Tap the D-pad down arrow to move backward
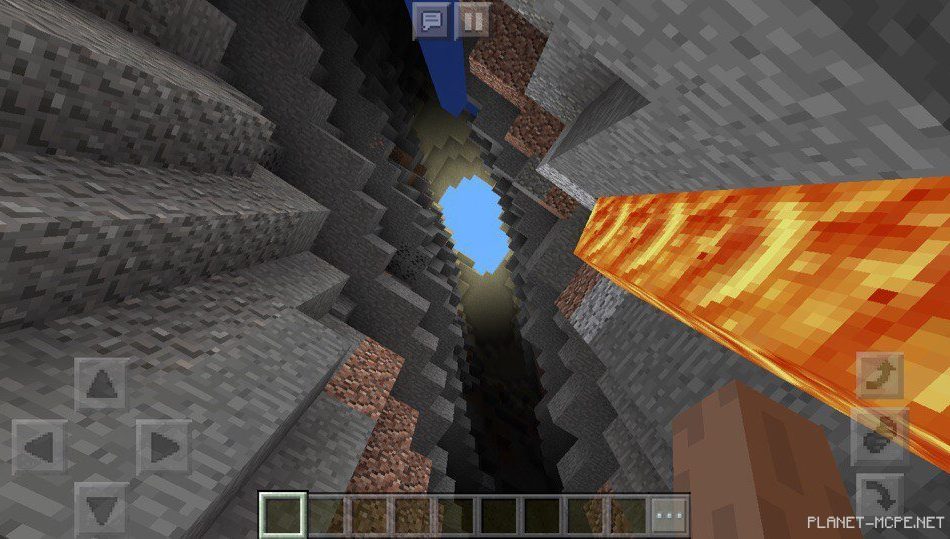Viewport: 950px width, 539px height. click(101, 508)
